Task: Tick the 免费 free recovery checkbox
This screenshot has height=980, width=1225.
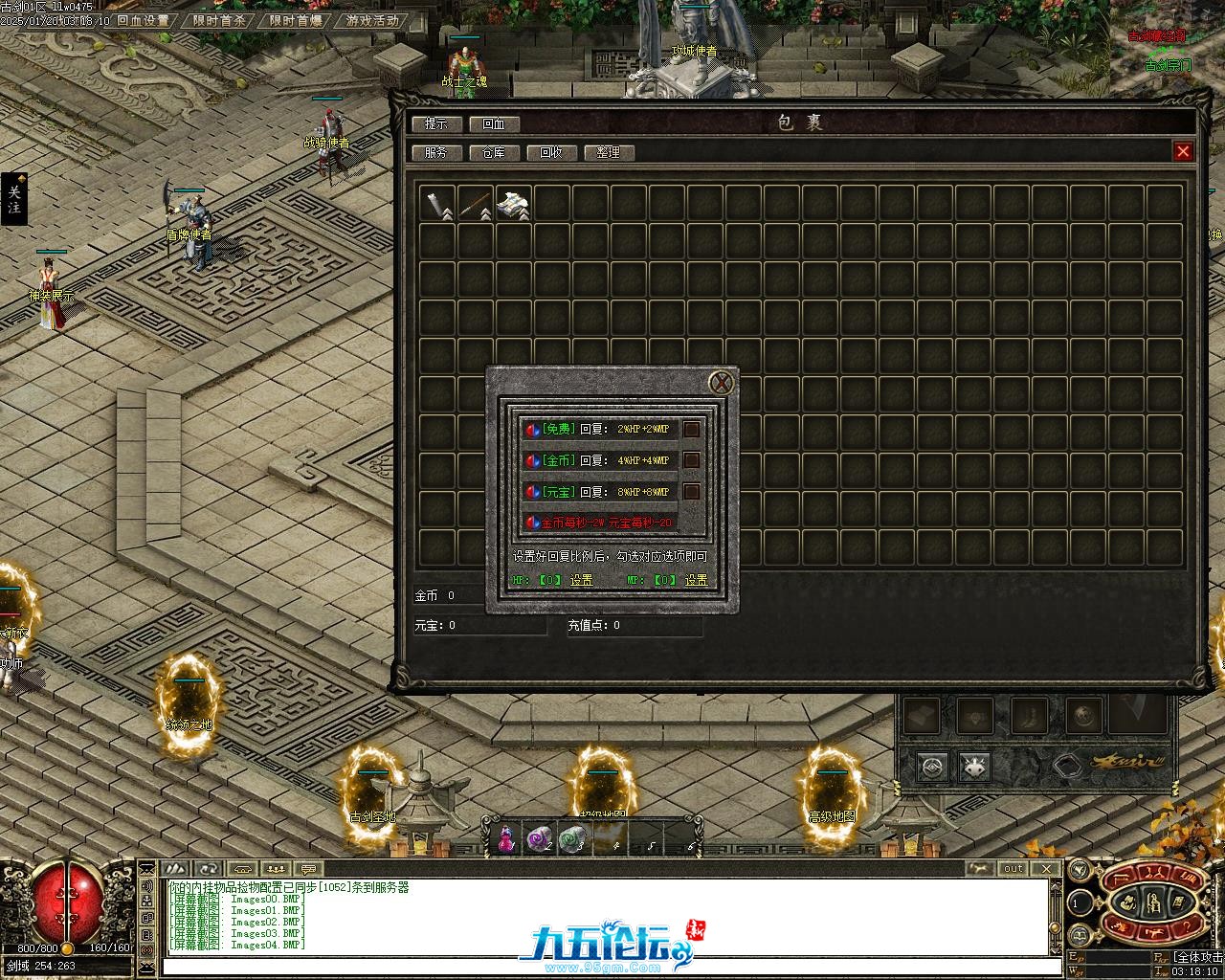Action: (691, 429)
